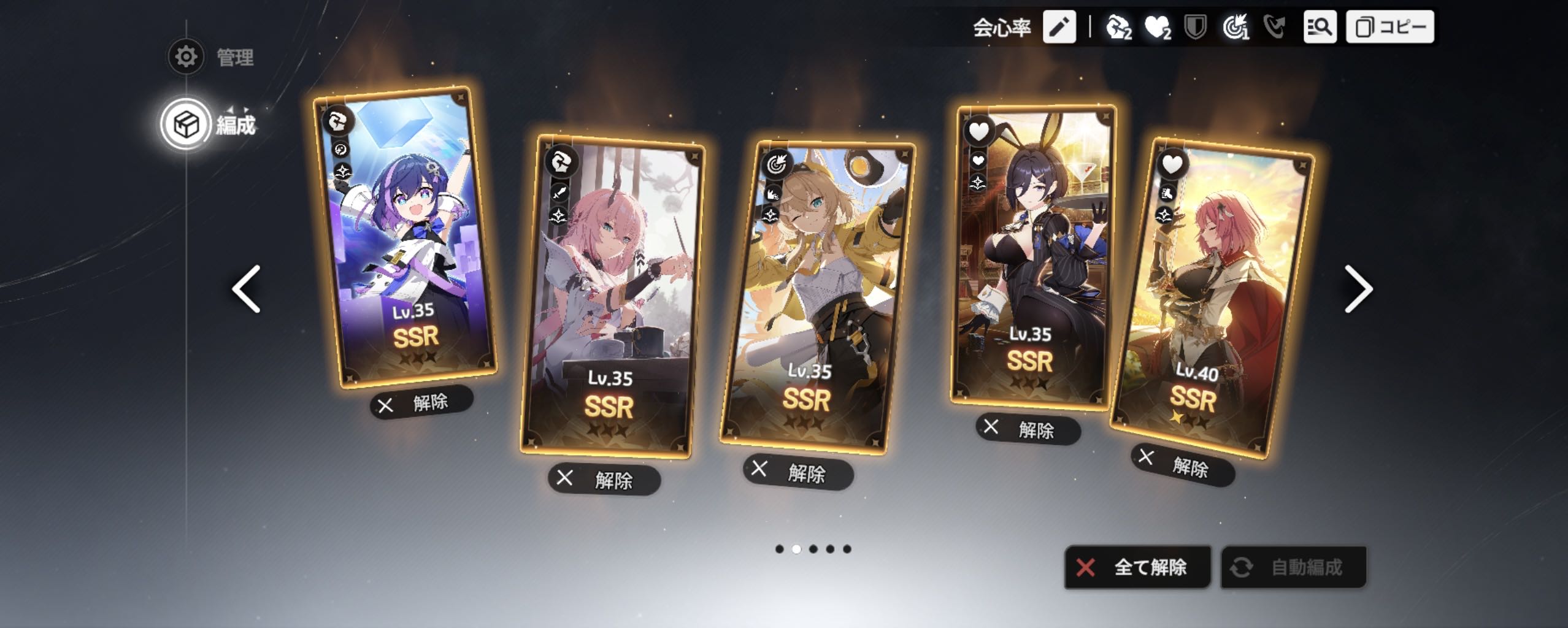Remove the blonde girl card via 解除

(798, 473)
